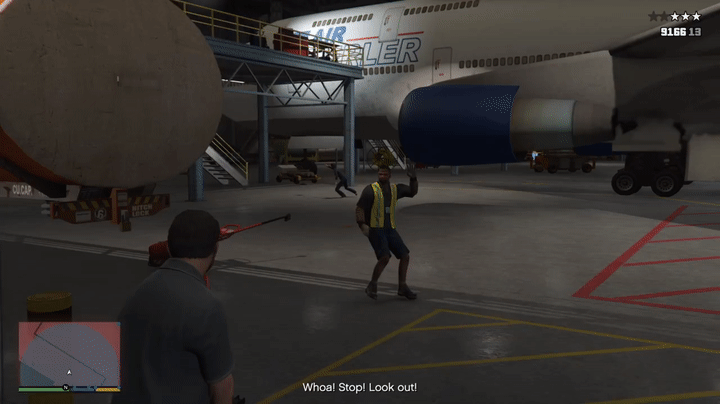This screenshot has width=720, height=404.
Task: Click the minimap radar
Action: coord(69,354)
